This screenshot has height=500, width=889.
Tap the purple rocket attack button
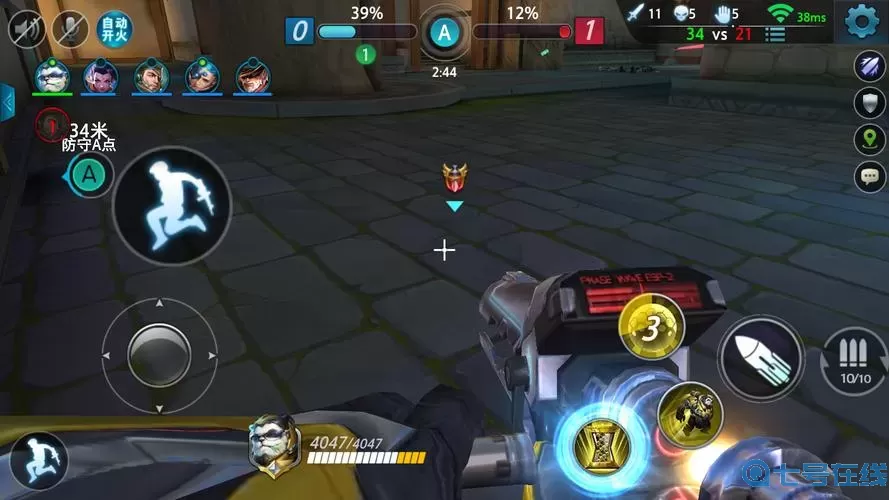pyautogui.click(x=868, y=65)
